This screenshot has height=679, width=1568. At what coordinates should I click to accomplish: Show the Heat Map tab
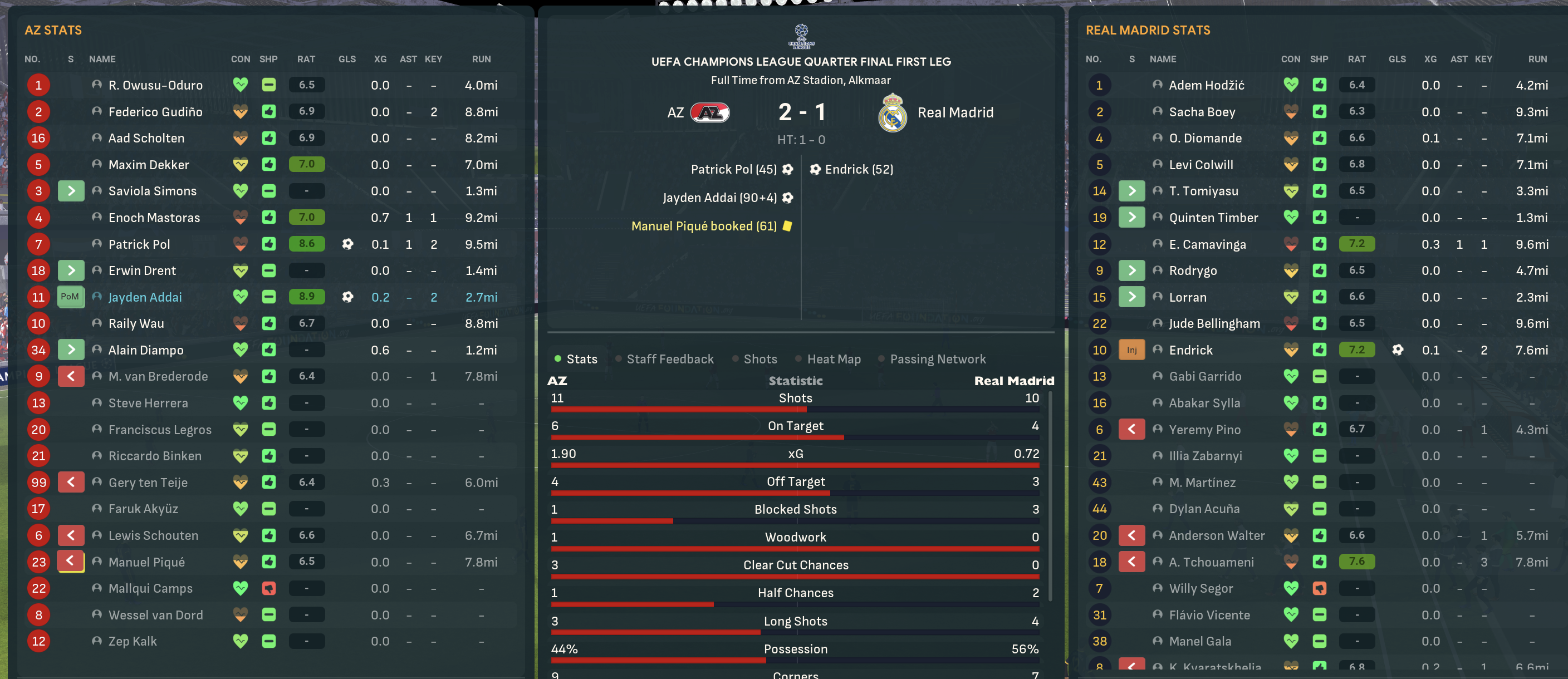tap(834, 359)
